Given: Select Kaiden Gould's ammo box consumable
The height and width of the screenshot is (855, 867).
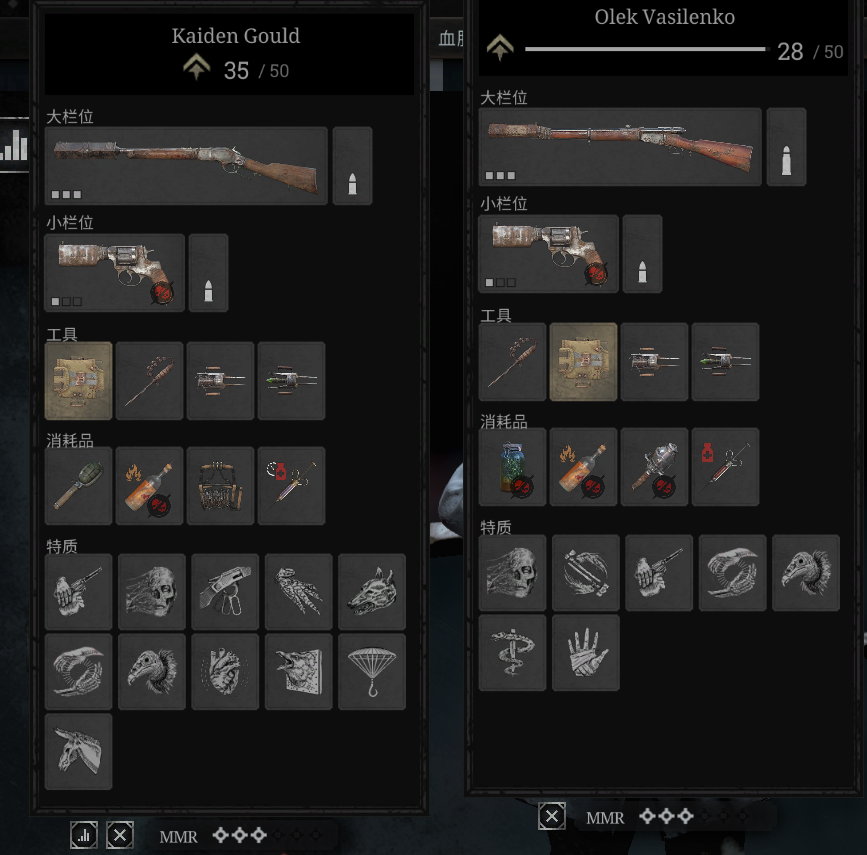Looking at the screenshot, I should (221, 486).
